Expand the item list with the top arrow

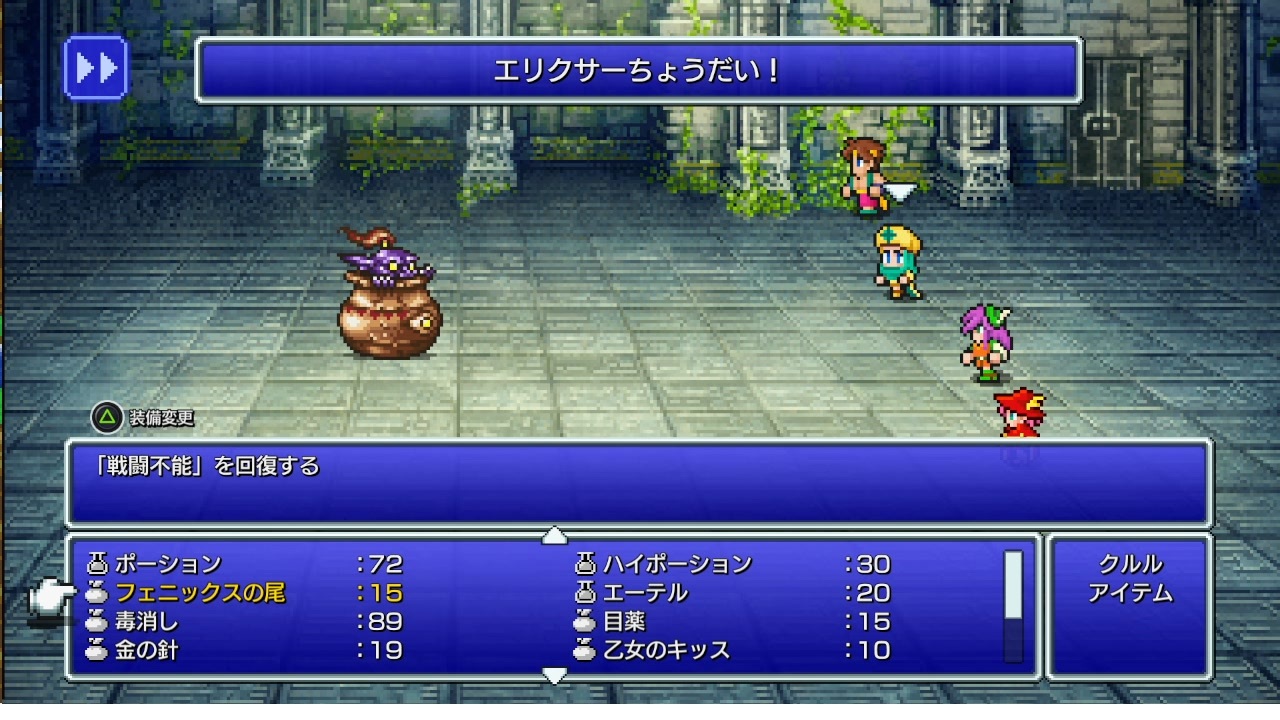556,536
